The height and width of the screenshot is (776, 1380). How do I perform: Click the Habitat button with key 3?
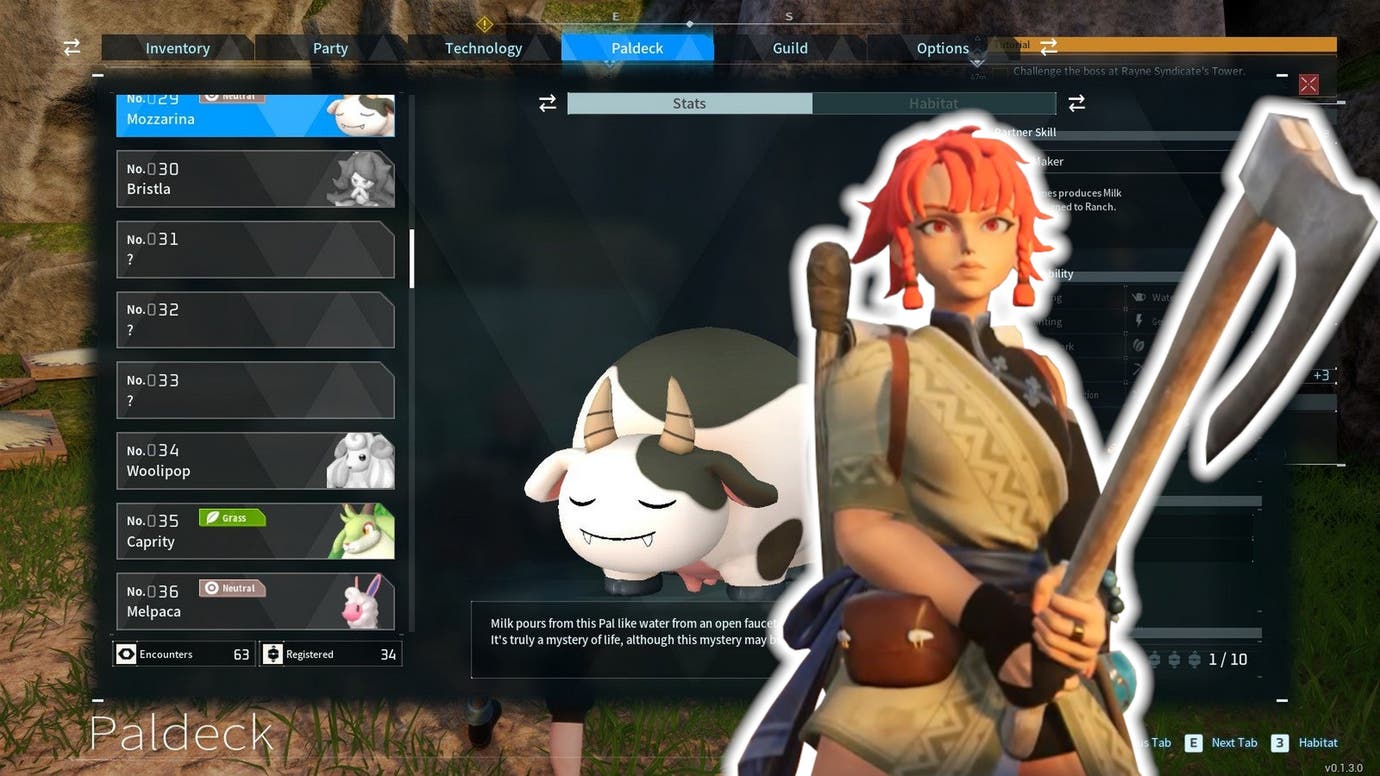click(x=1279, y=743)
